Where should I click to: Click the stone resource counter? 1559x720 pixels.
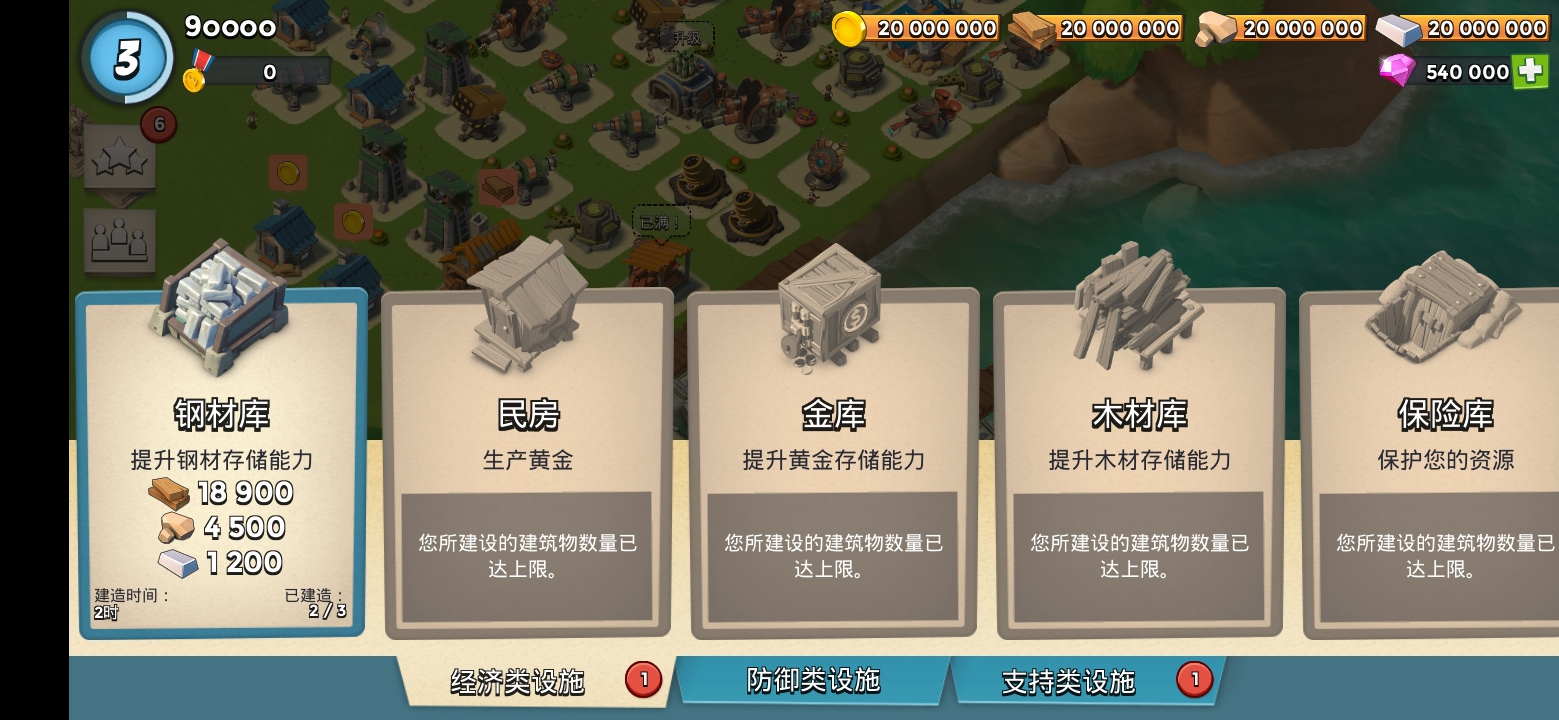coord(1285,28)
